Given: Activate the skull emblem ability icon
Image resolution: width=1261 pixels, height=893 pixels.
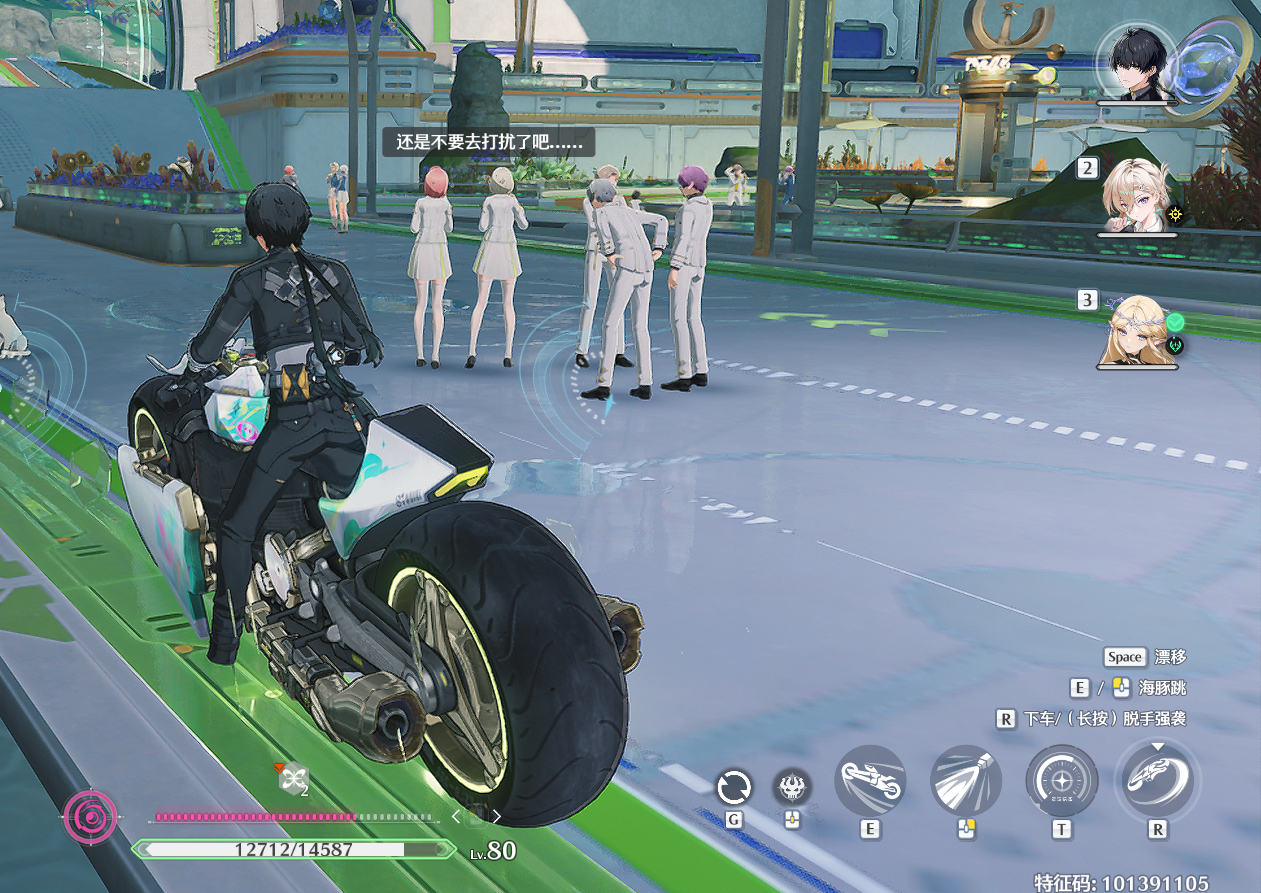Looking at the screenshot, I should [792, 788].
